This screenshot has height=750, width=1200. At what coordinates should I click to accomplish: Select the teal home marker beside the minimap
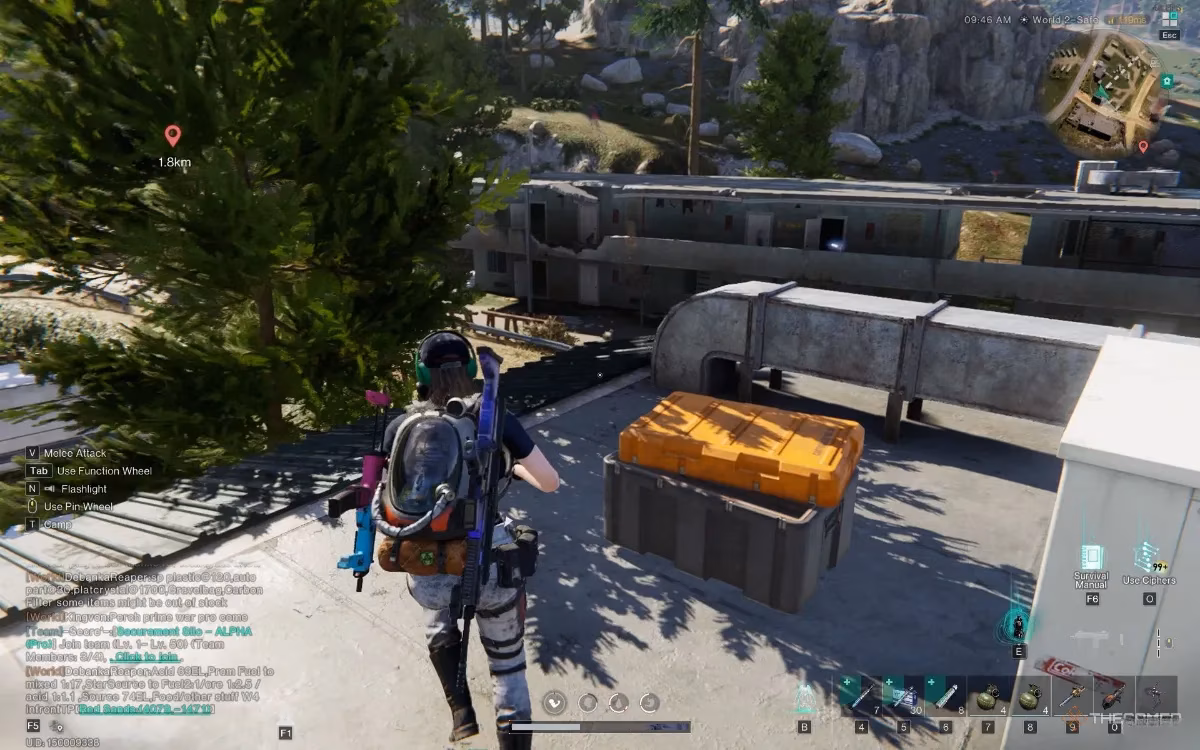coord(1166,81)
